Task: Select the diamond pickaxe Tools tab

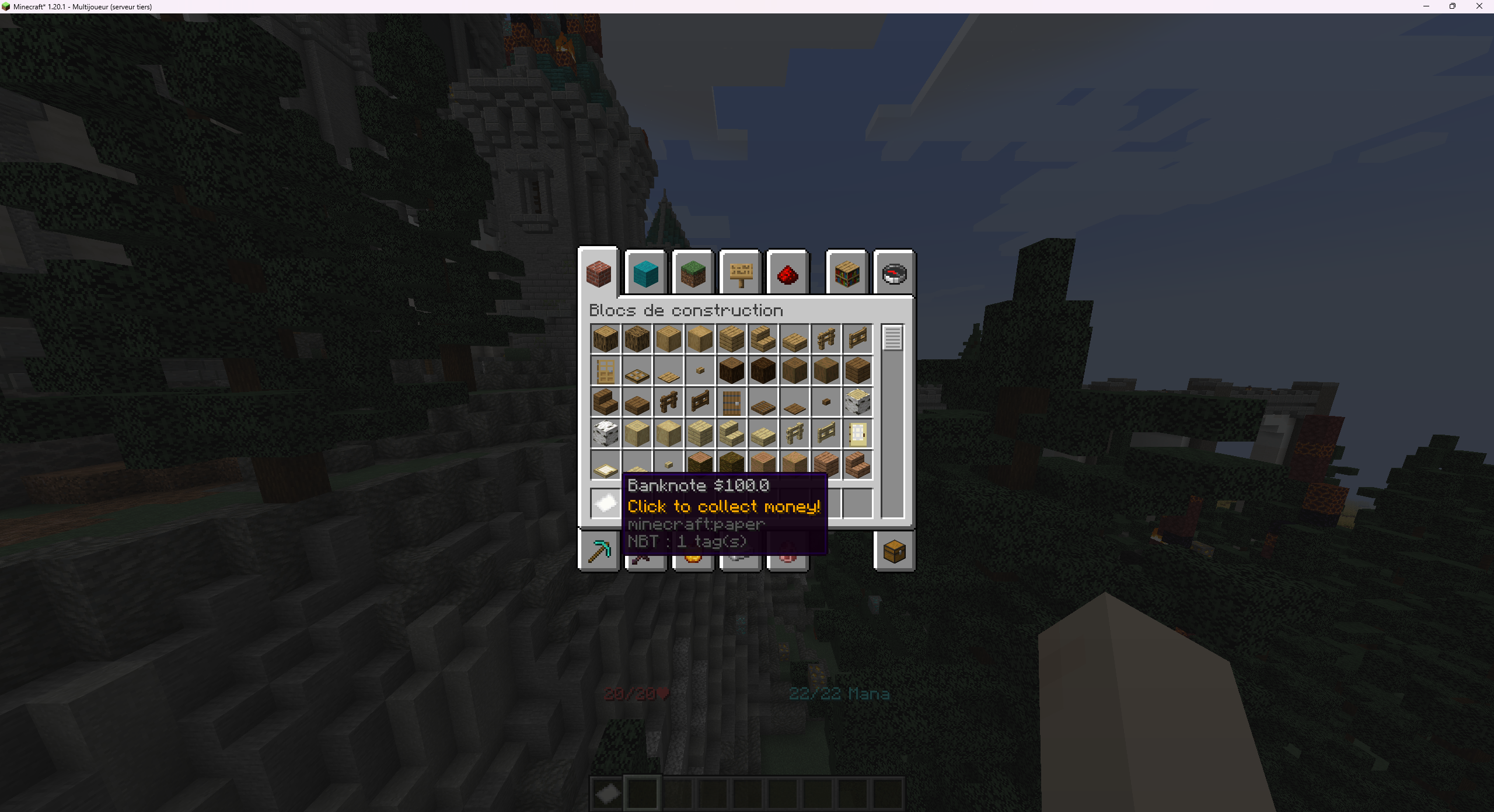Action: [598, 551]
